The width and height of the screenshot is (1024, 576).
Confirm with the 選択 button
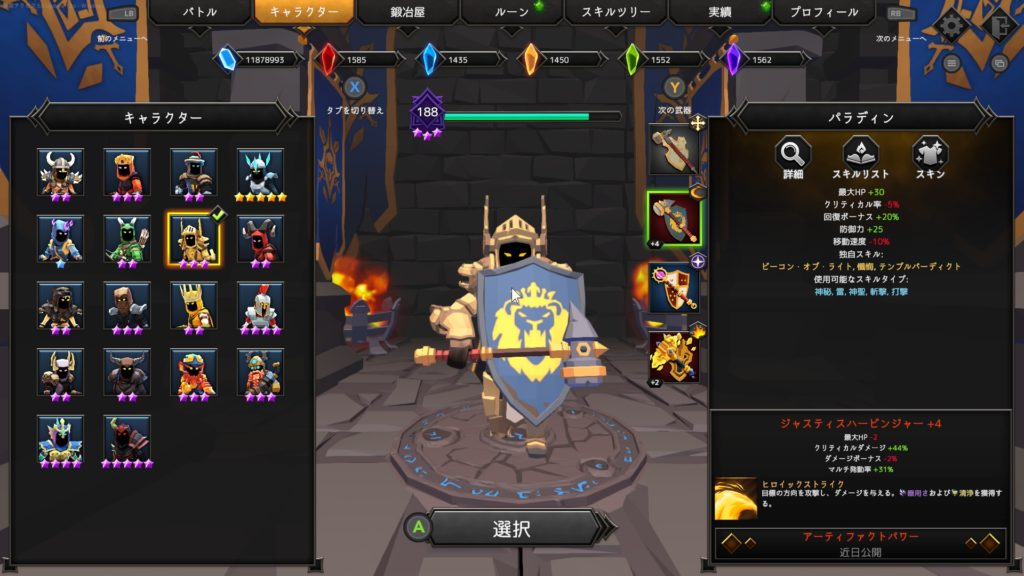point(511,529)
